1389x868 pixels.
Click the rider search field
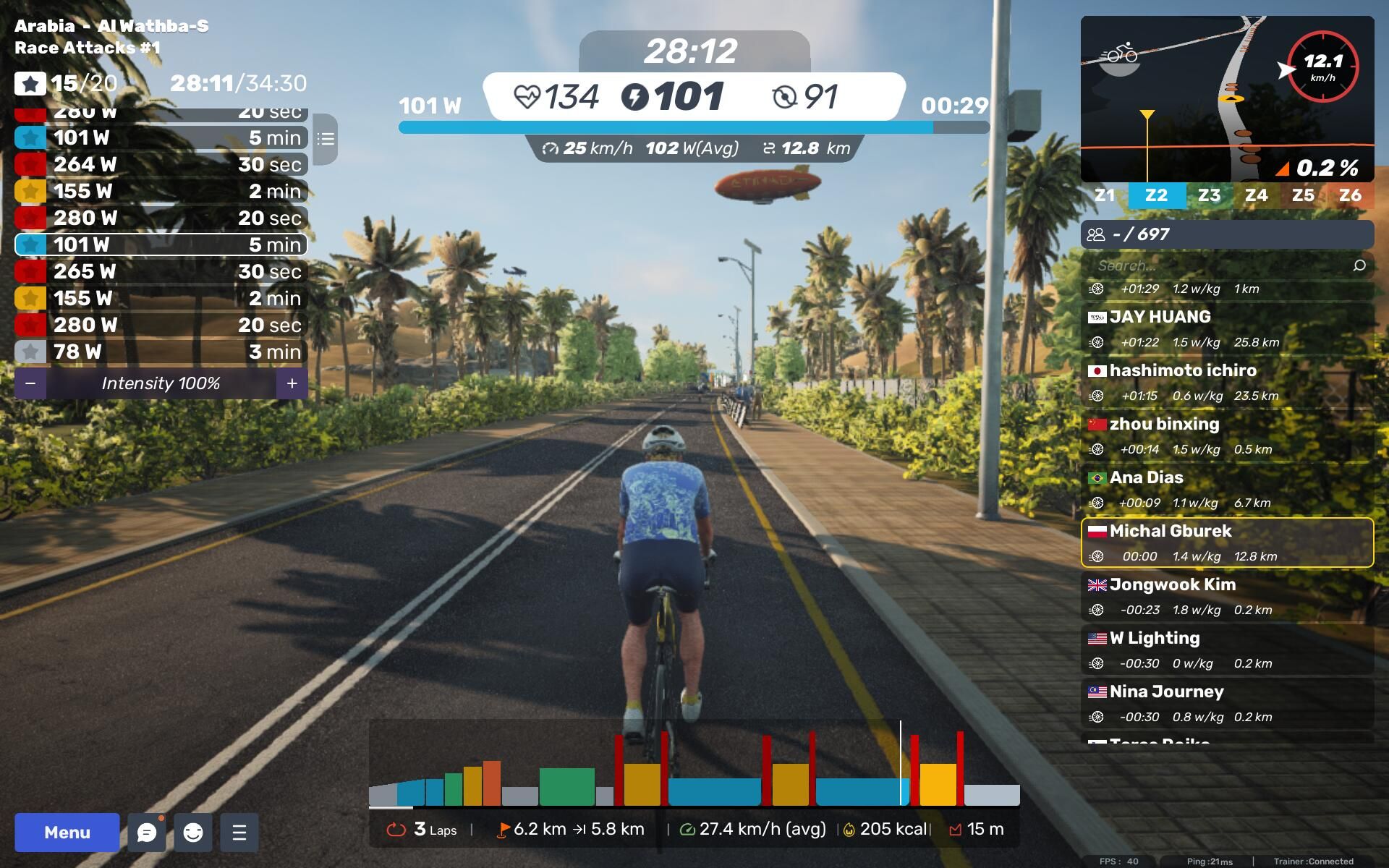(1223, 265)
